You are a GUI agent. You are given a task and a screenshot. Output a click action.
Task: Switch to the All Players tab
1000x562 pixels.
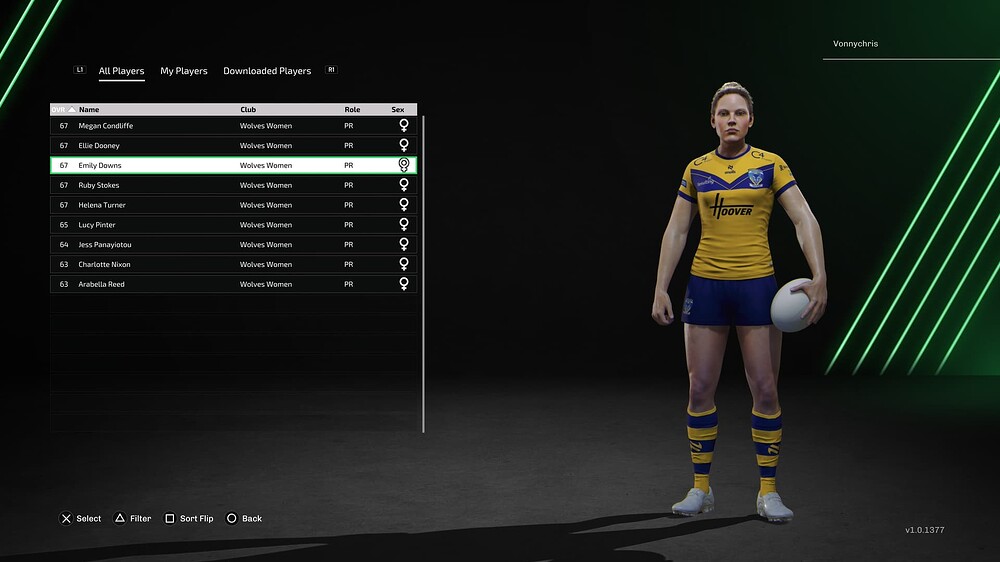point(121,71)
